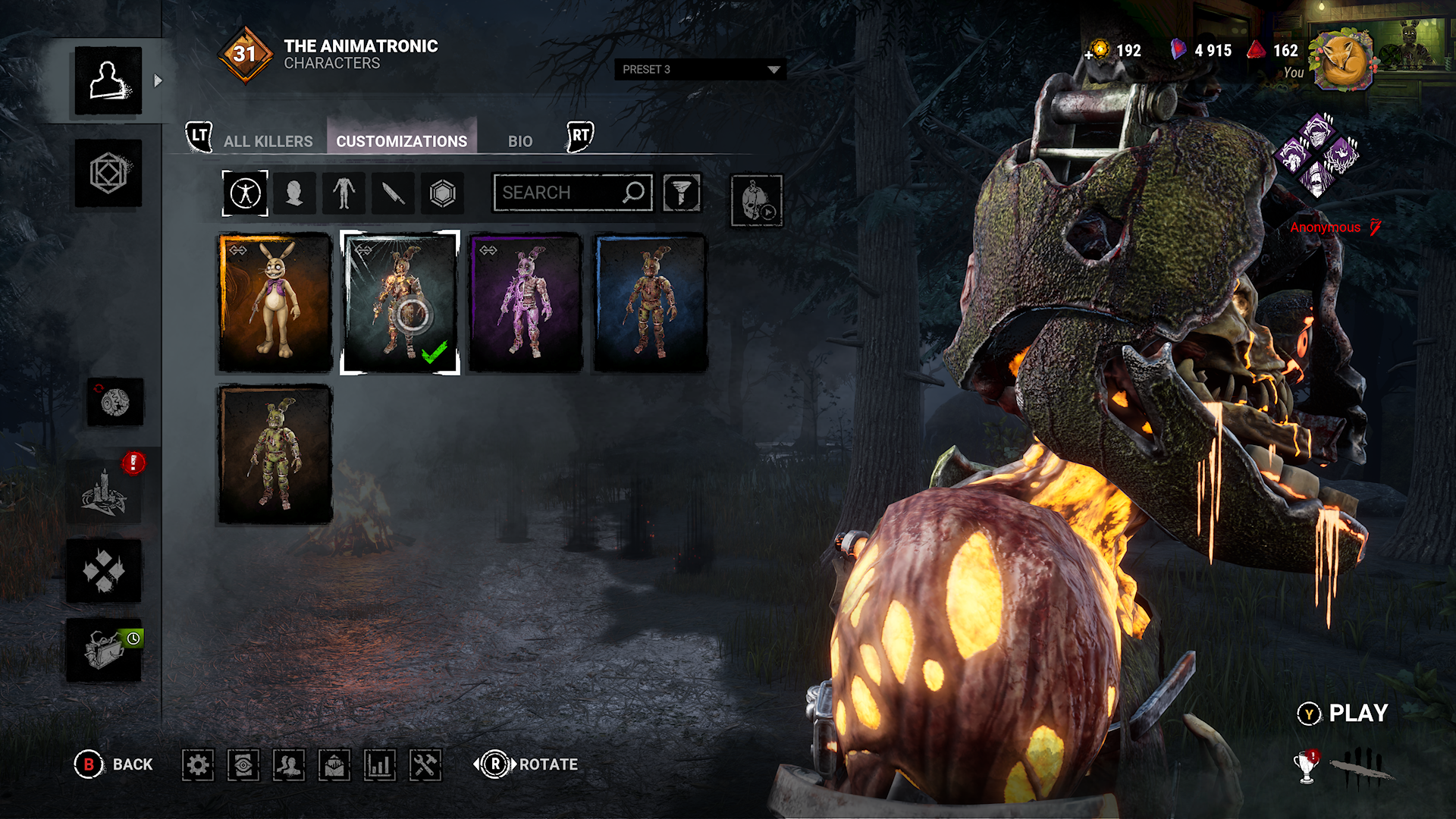Click the Play button

pyautogui.click(x=1344, y=714)
